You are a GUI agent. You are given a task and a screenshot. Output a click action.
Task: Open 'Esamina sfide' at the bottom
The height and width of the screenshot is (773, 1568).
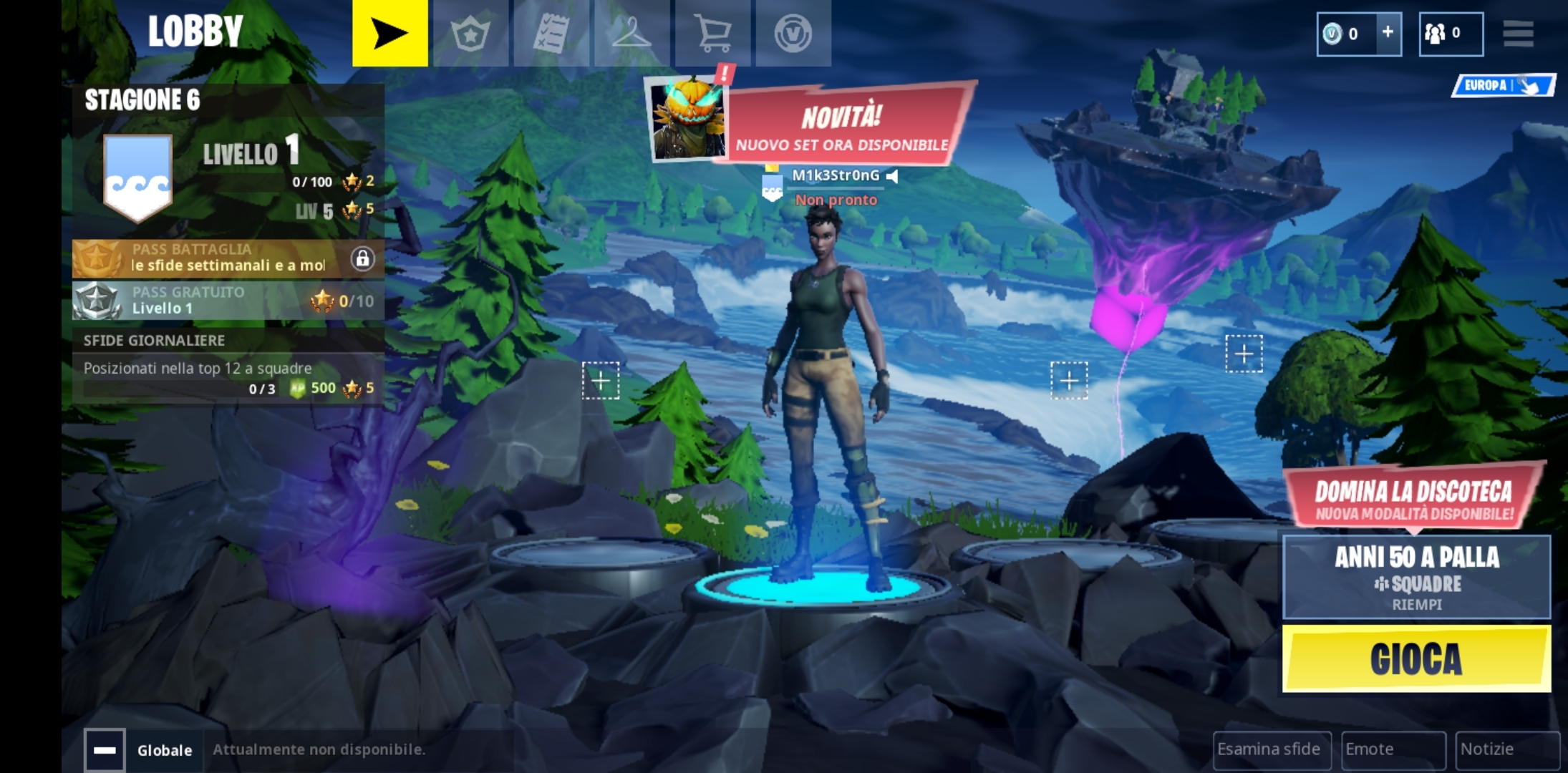(x=1273, y=749)
